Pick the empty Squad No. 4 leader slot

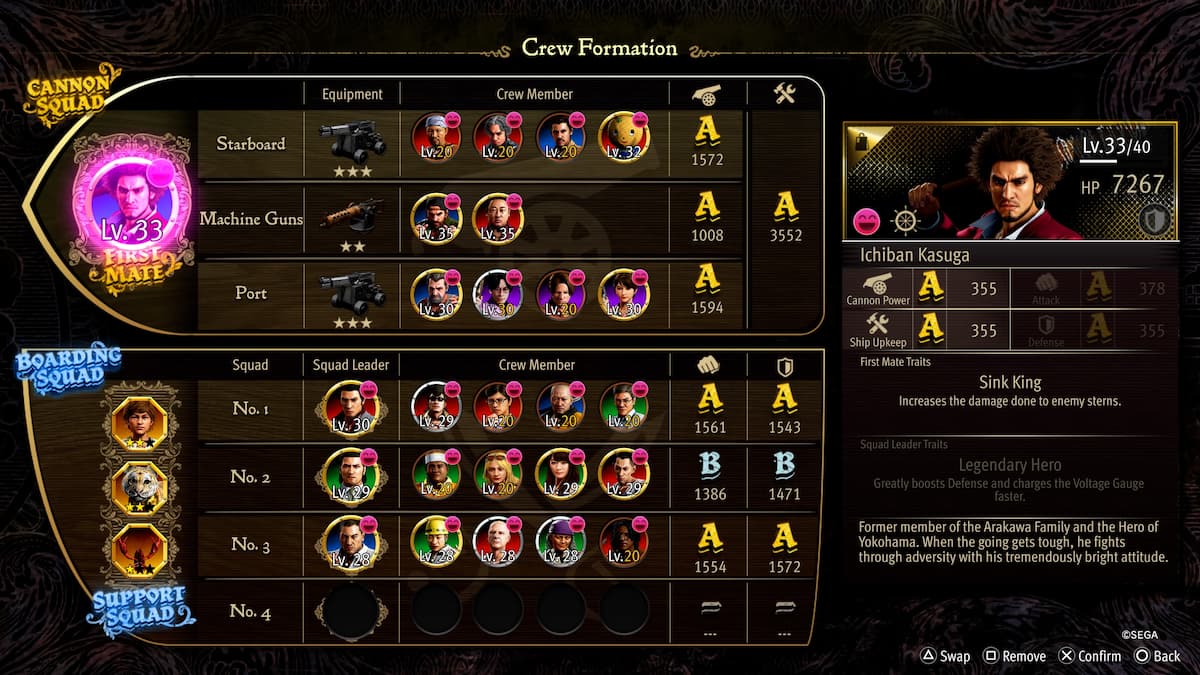click(351, 609)
